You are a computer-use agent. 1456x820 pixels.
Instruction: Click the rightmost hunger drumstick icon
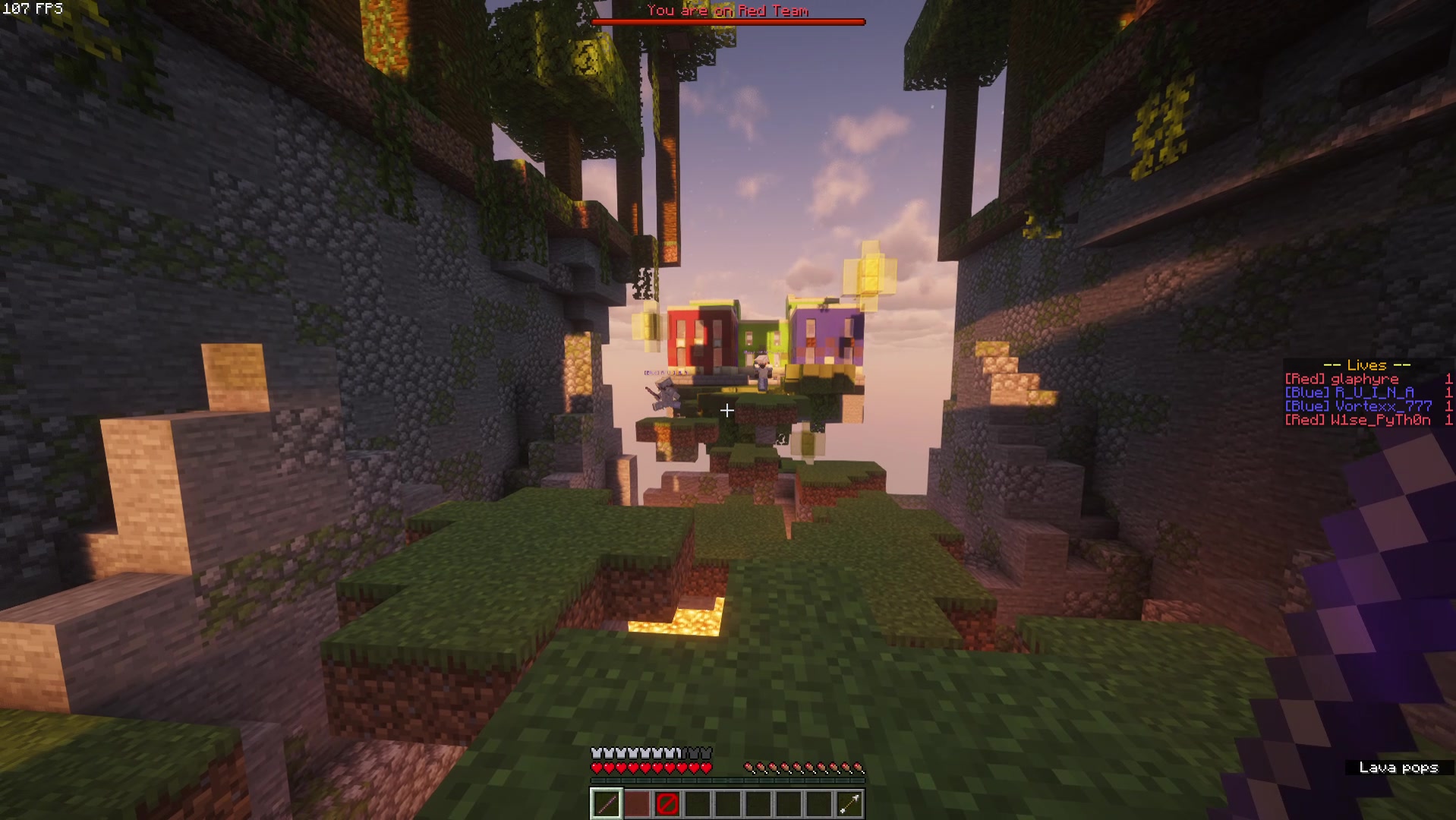859,767
